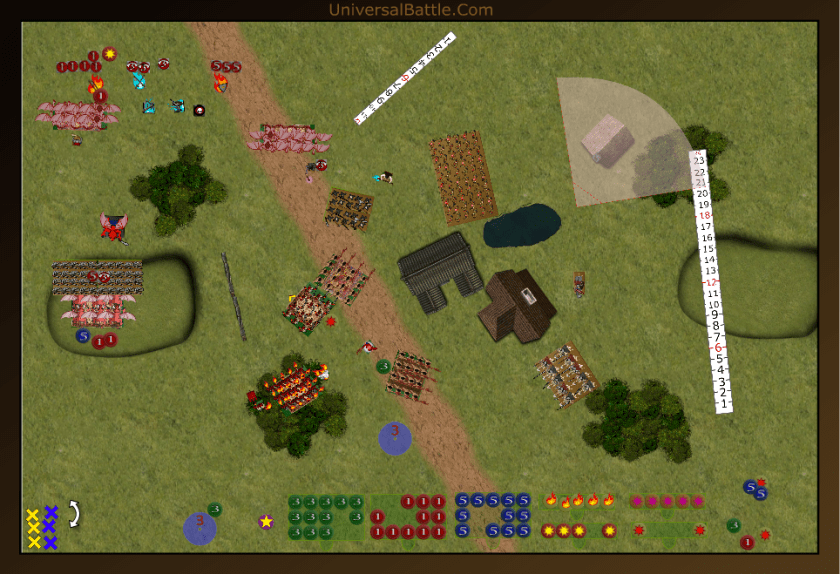
Task: Select the tray of blue 'S' tokens
Action: [x=492, y=515]
